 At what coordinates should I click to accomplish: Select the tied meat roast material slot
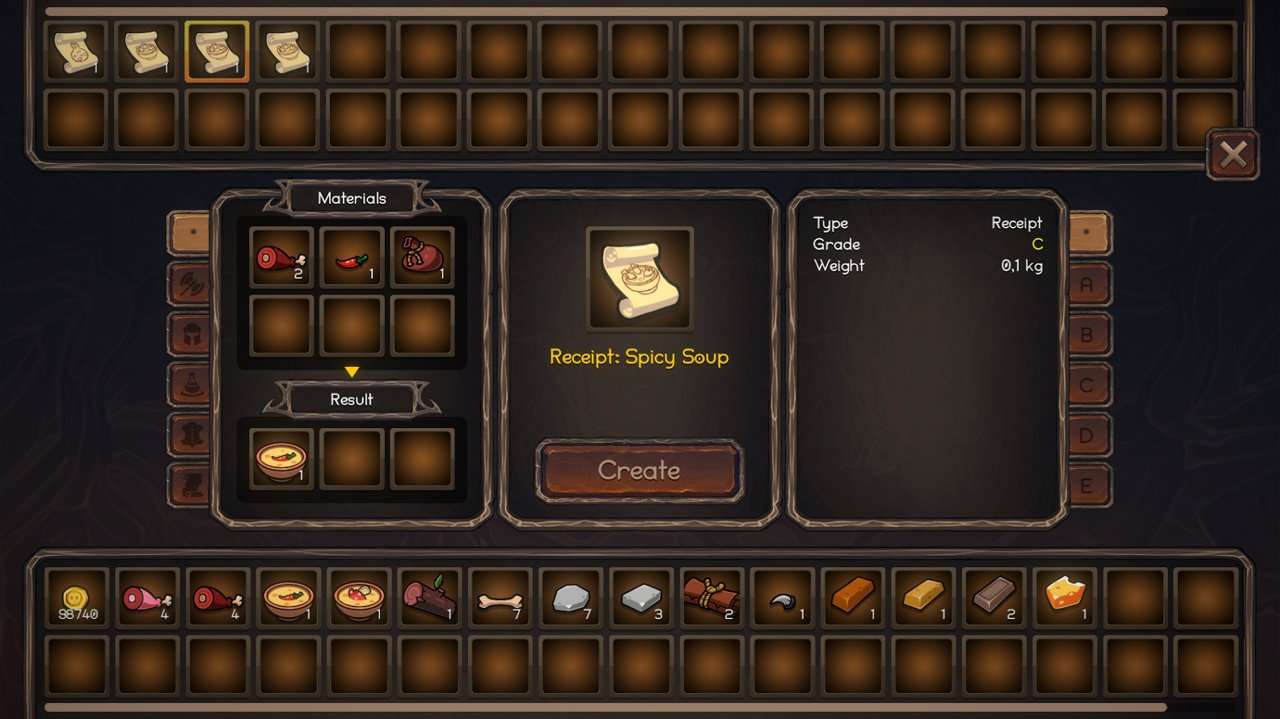coord(422,258)
